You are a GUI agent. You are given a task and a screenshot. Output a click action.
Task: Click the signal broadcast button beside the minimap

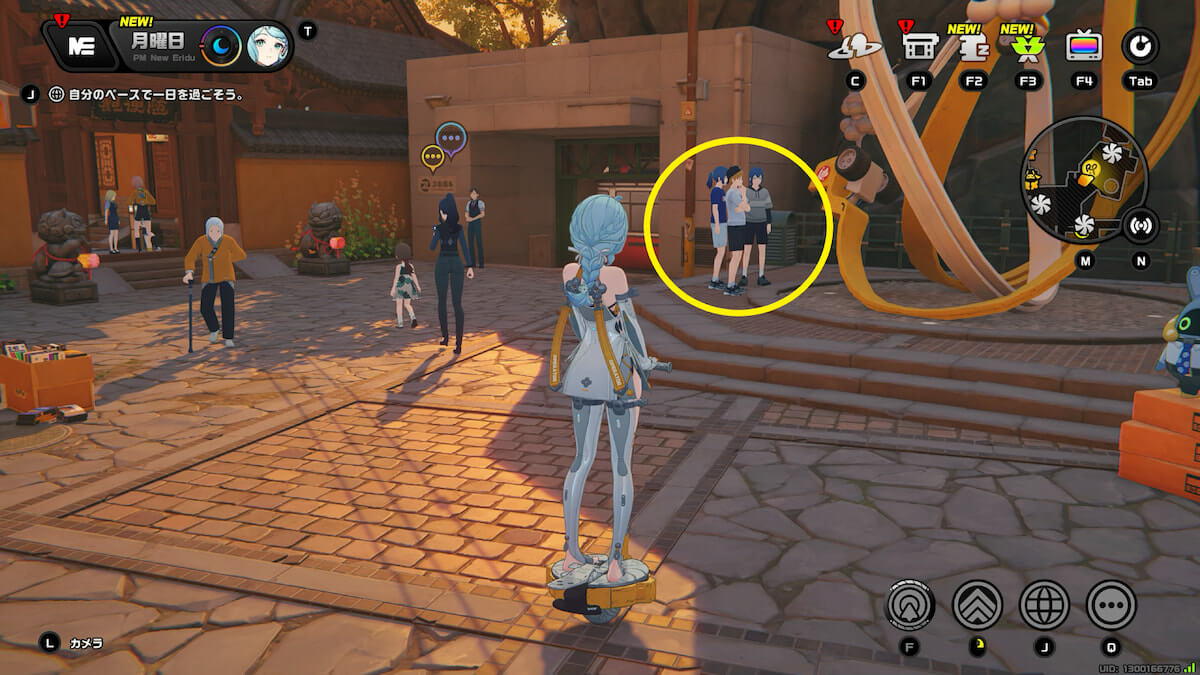[1141, 226]
